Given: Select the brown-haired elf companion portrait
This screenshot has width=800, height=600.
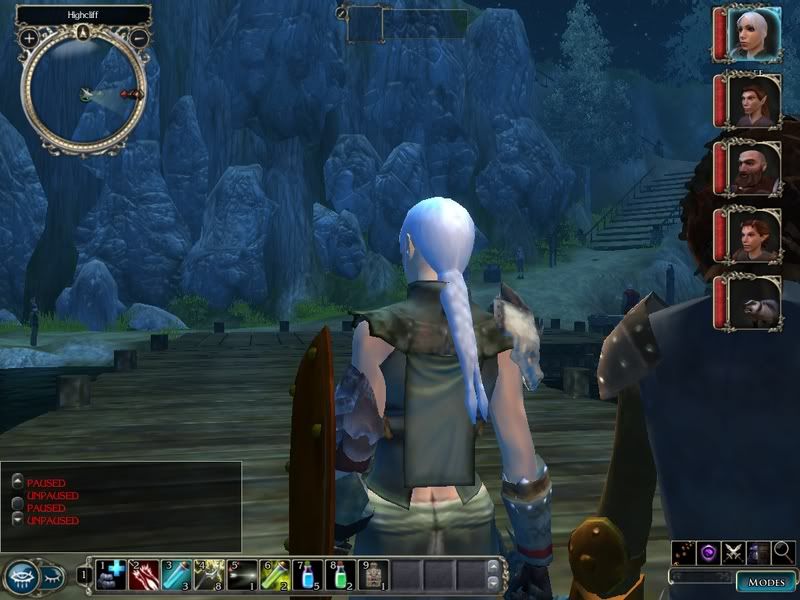Looking at the screenshot, I should (x=753, y=101).
